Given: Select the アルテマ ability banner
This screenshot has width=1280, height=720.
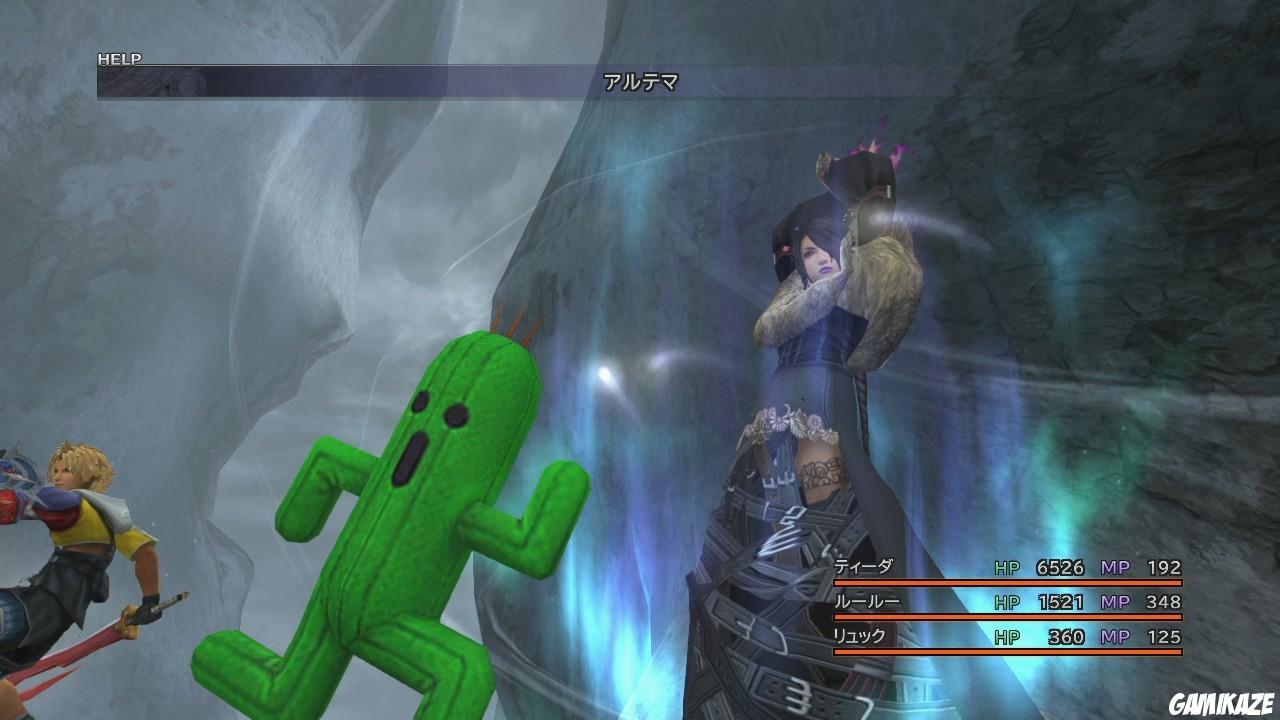Looking at the screenshot, I should 640,79.
